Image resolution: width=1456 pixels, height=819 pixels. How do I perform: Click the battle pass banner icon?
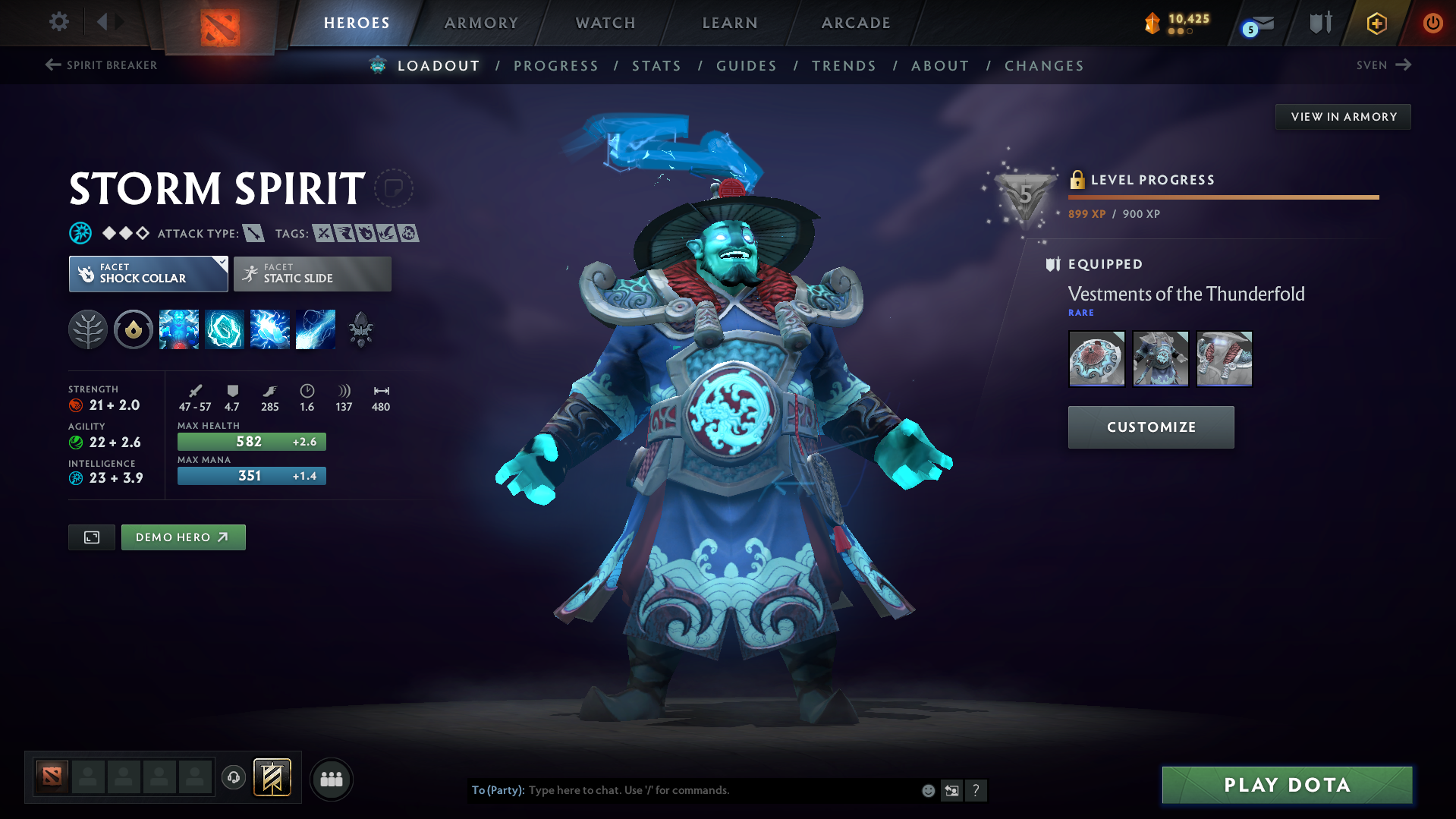point(273,777)
